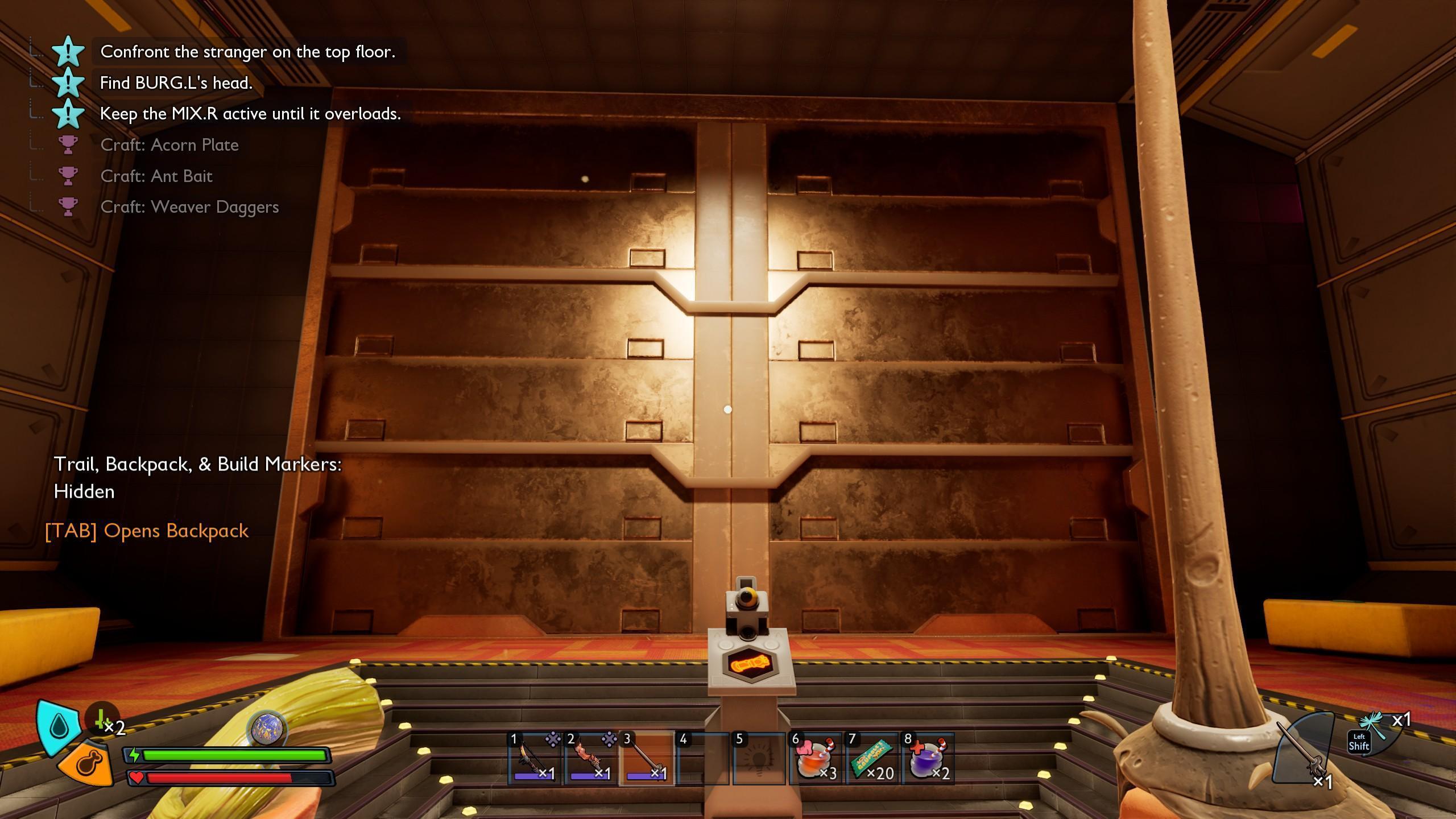The height and width of the screenshot is (819, 1456).
Task: Select the orange smoothie in slot 6
Action: 814,758
